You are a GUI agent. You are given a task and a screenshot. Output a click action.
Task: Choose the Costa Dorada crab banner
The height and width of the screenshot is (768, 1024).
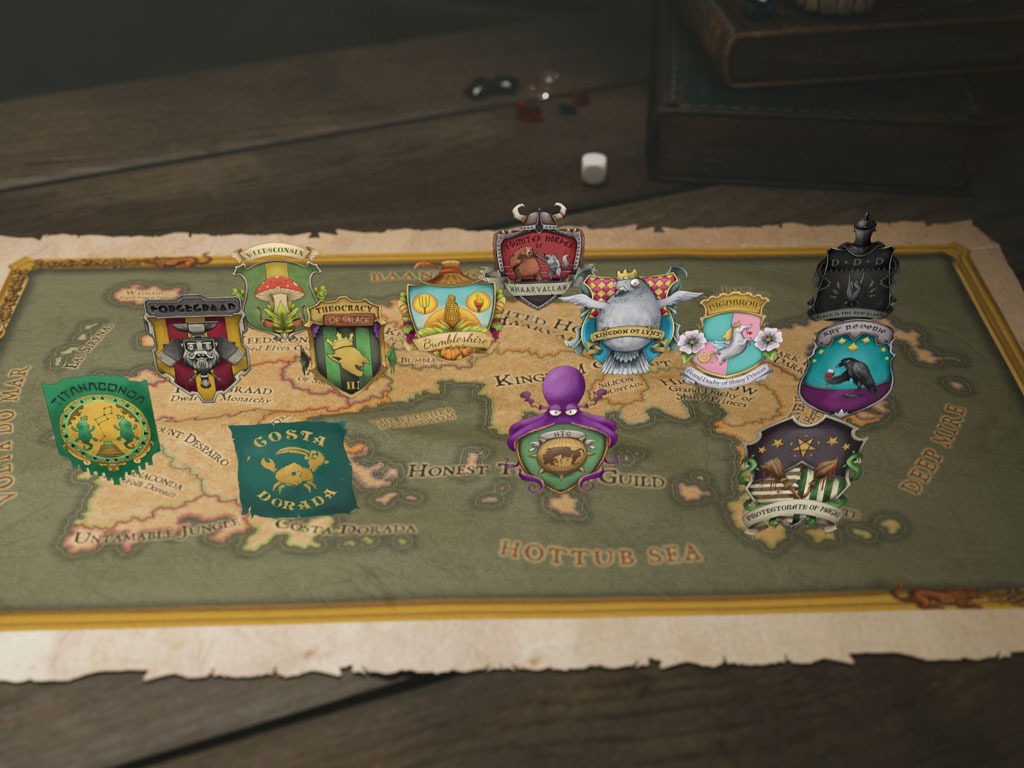tap(291, 469)
